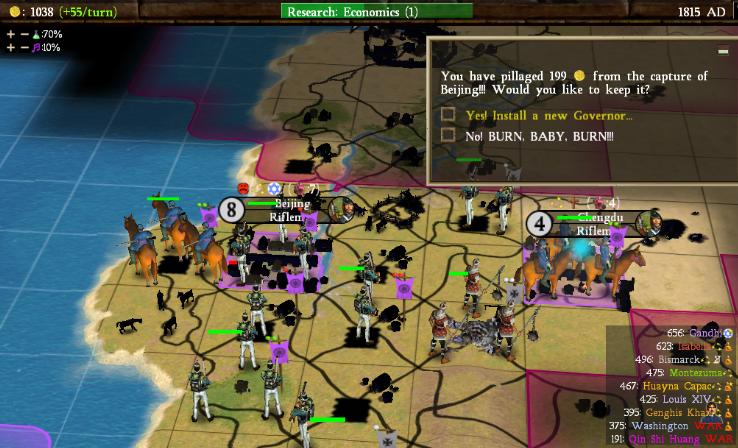The height and width of the screenshot is (448, 738).
Task: Select the Chengdu city name banner
Action: click(597, 218)
